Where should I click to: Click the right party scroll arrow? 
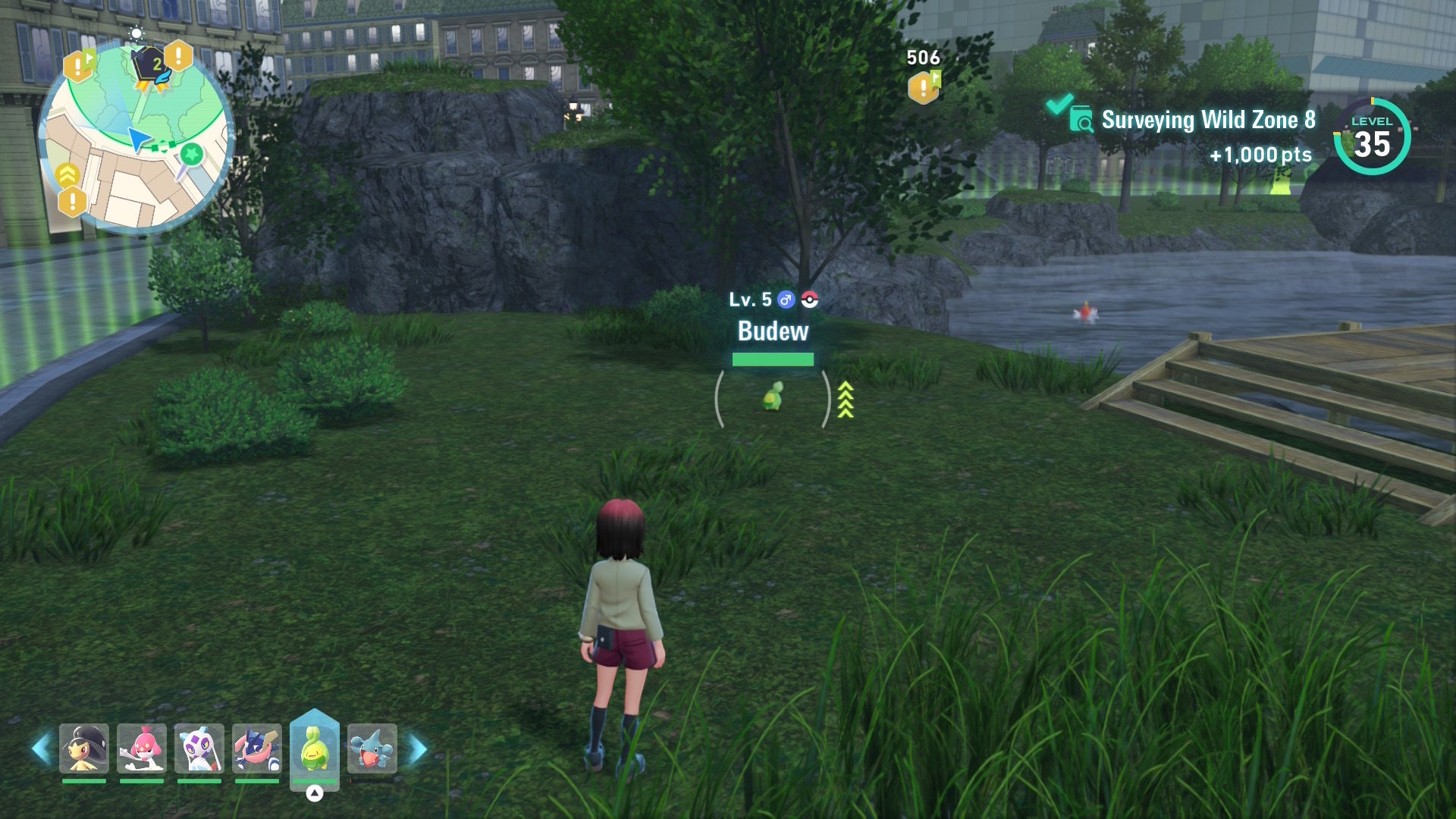(x=418, y=748)
